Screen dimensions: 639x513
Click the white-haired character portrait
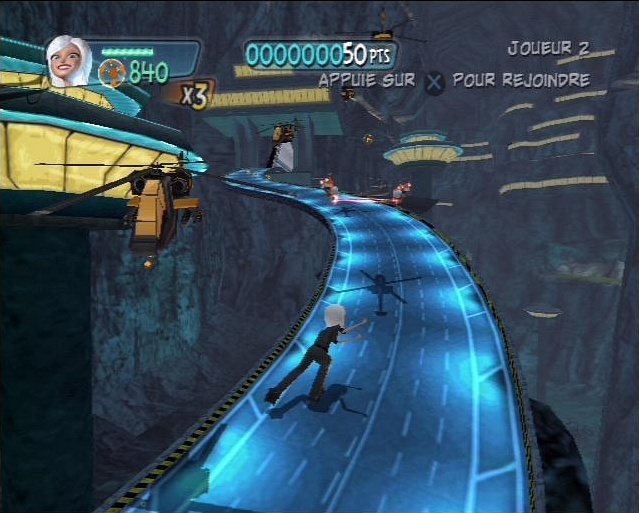click(69, 60)
